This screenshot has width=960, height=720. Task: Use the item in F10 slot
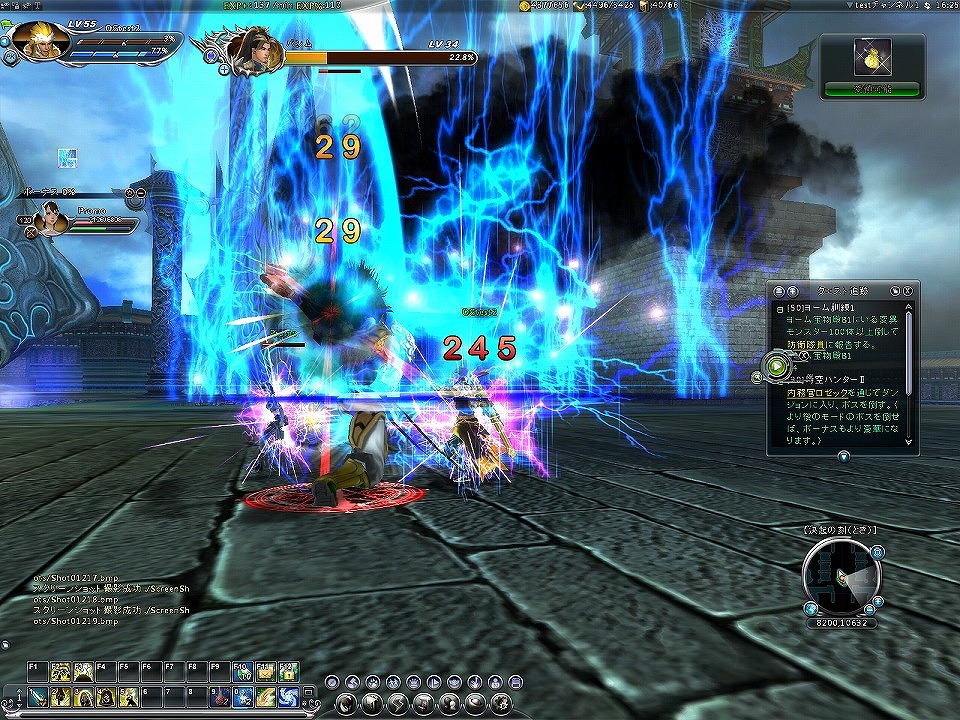(x=242, y=672)
